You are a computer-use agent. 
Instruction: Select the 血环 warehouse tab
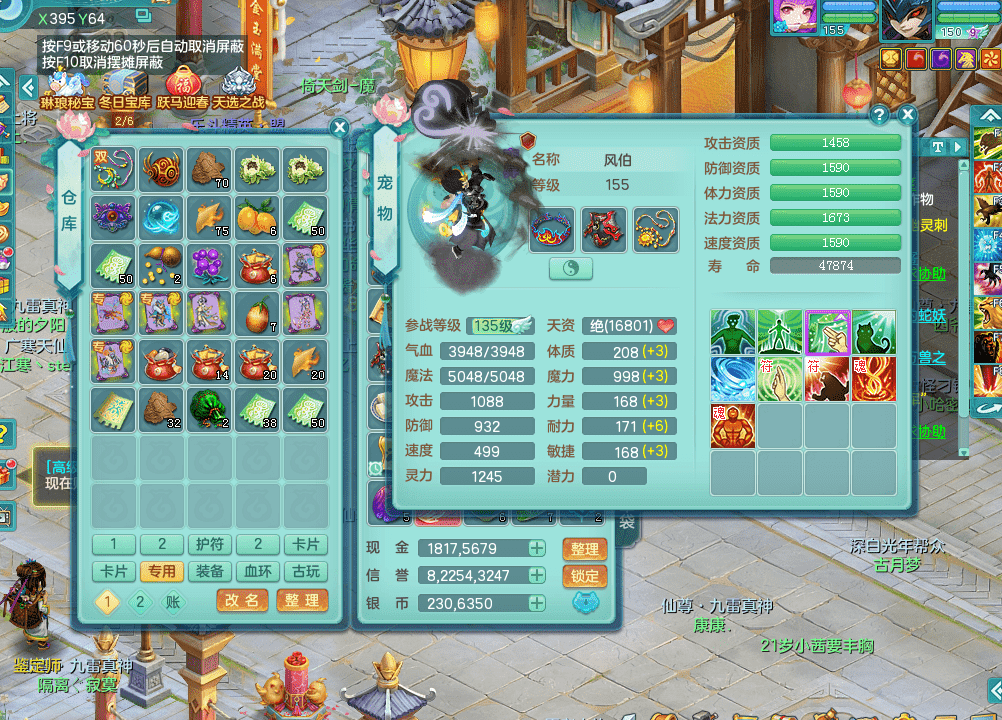click(257, 571)
